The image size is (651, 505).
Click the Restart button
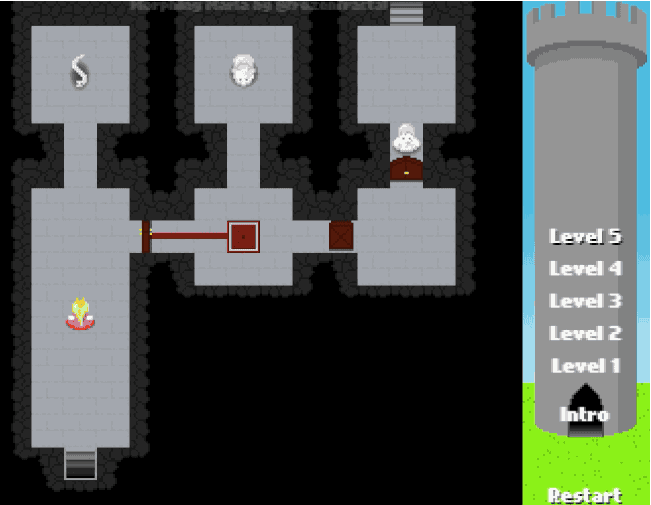[585, 495]
